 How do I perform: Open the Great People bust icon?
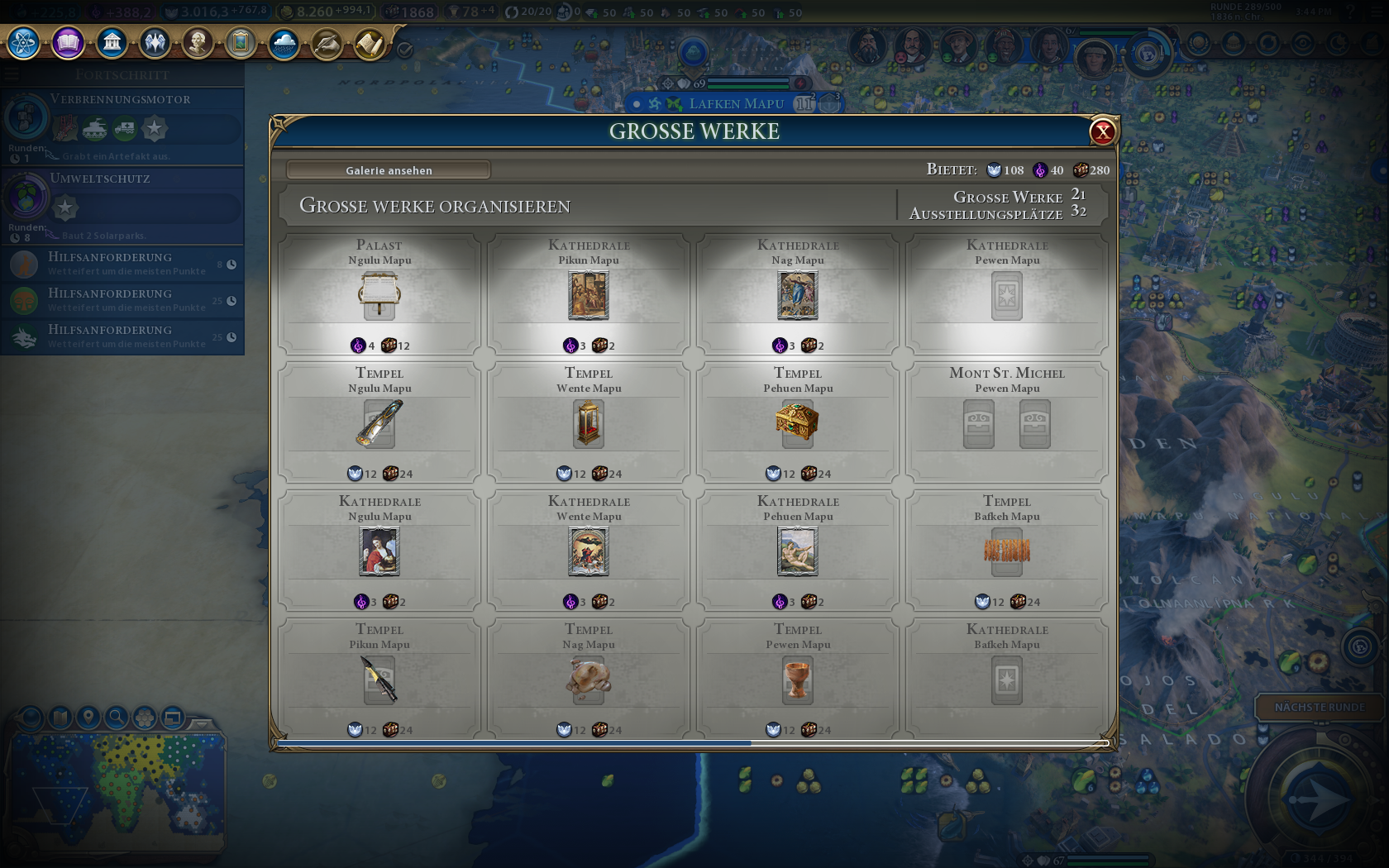tap(198, 42)
